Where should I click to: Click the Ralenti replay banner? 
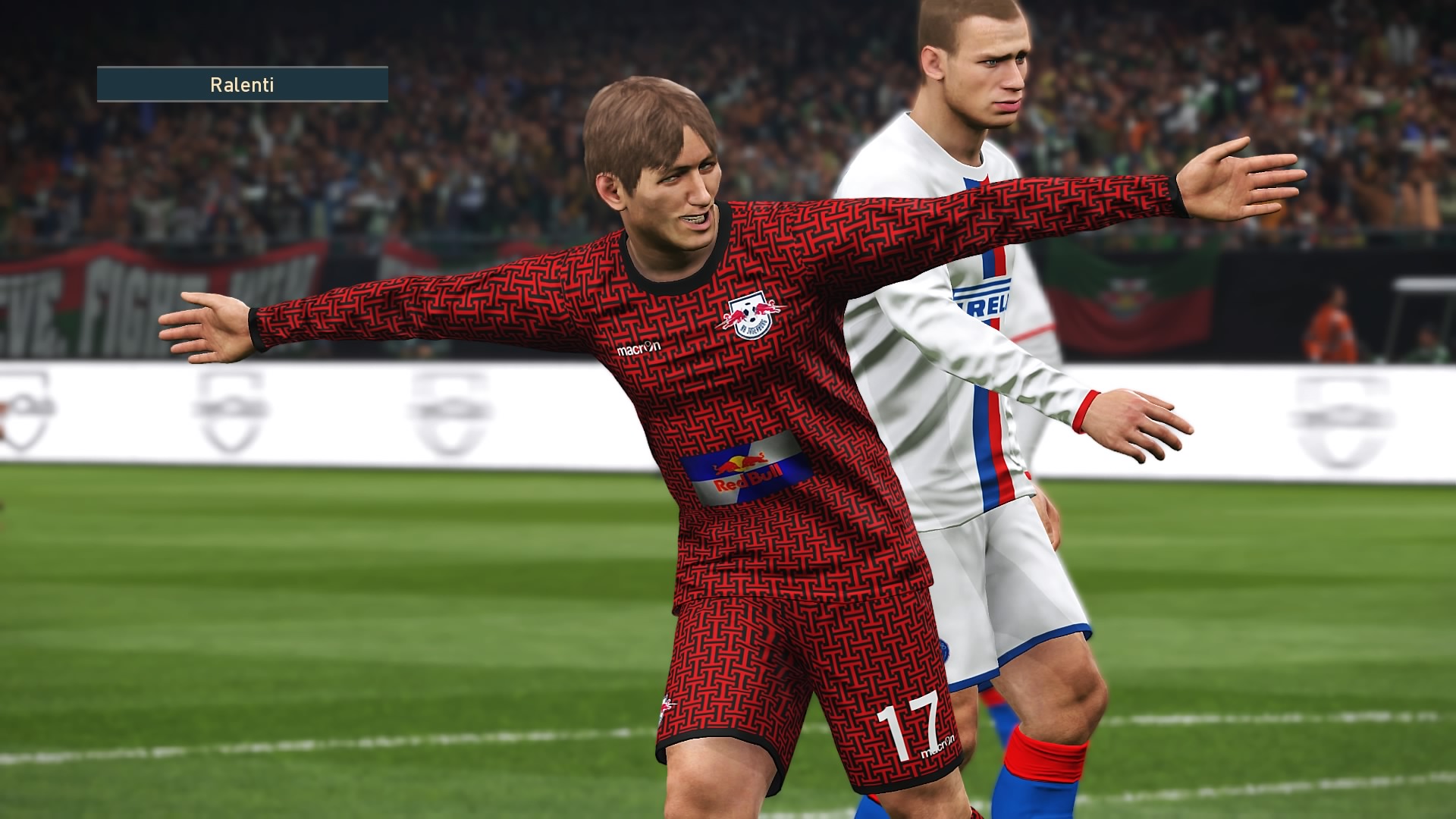click(242, 84)
